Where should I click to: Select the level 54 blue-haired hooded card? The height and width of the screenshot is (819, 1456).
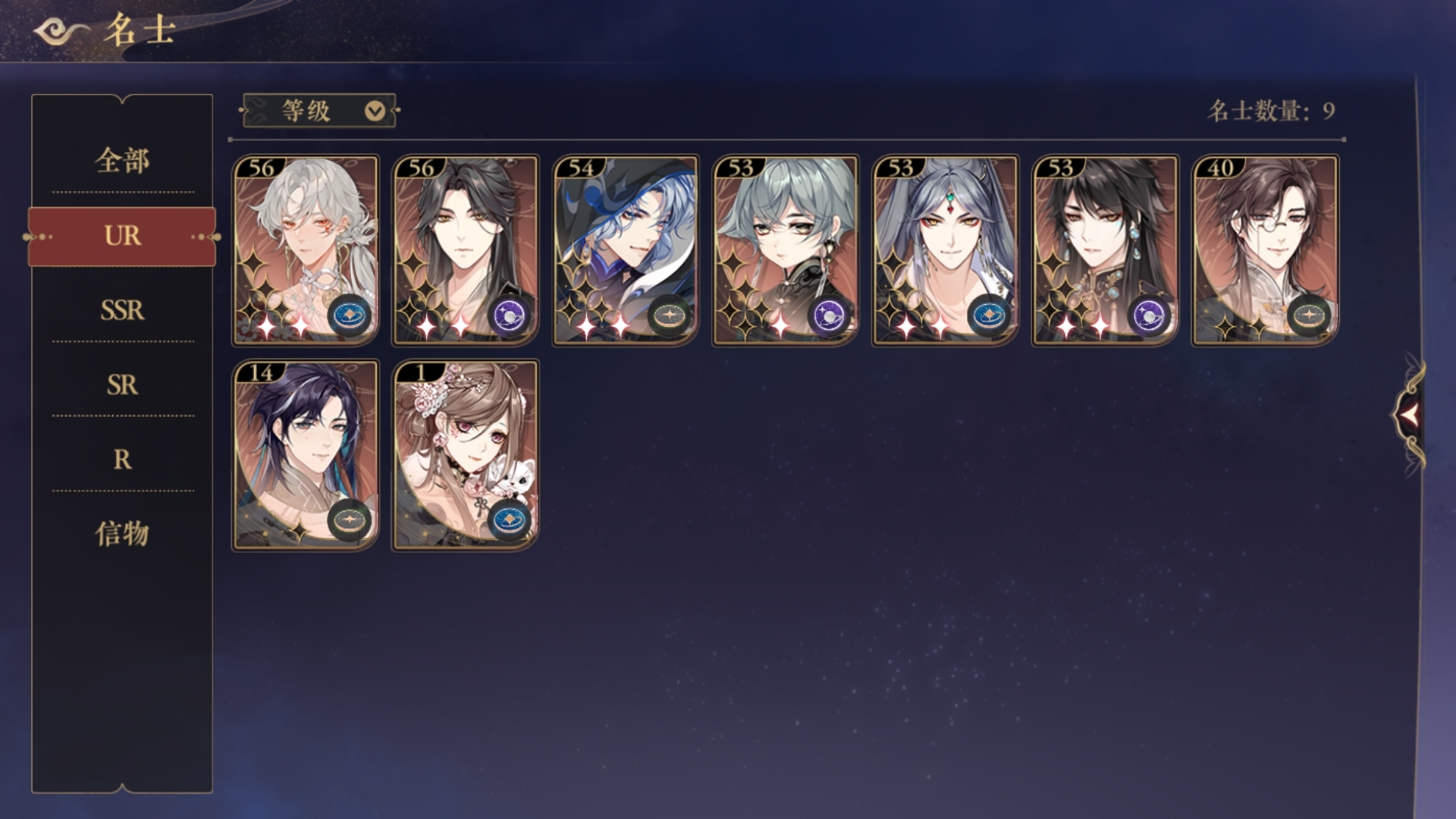625,250
